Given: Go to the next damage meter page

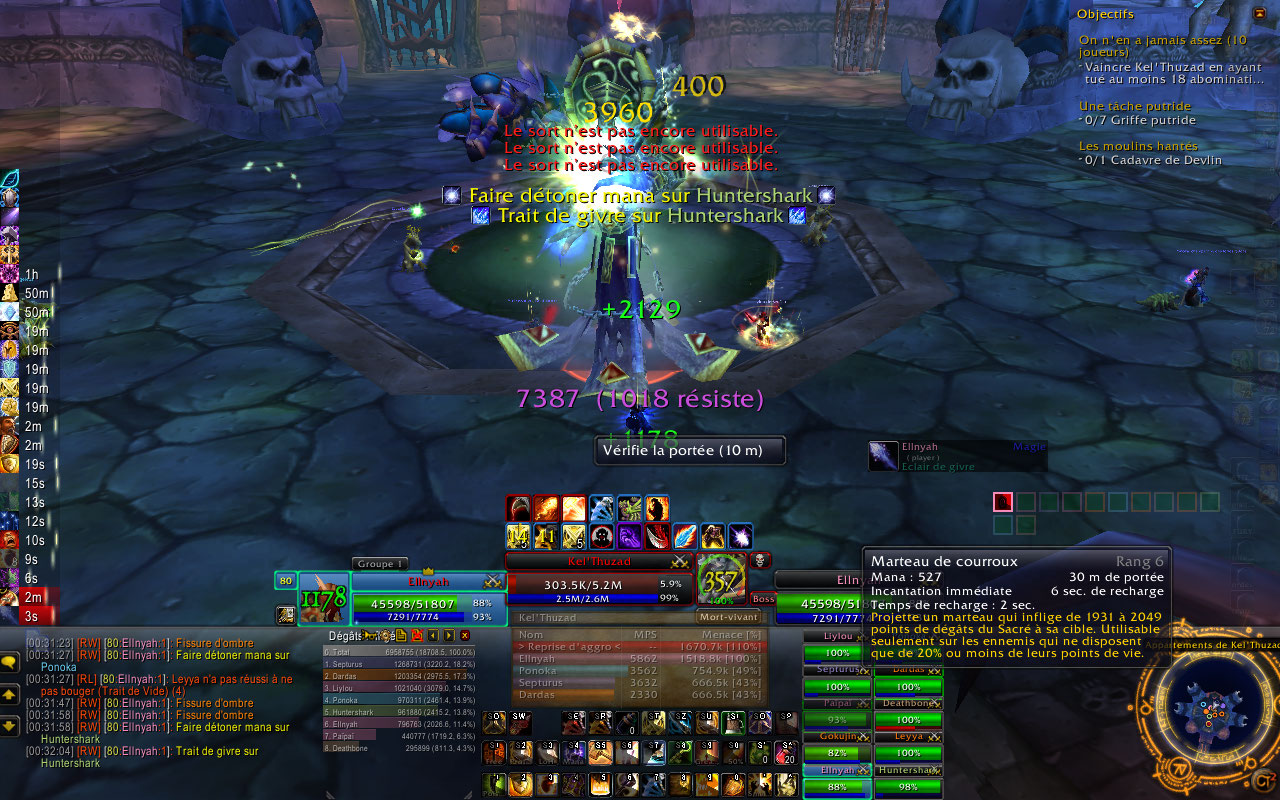Looking at the screenshot, I should 449,635.
